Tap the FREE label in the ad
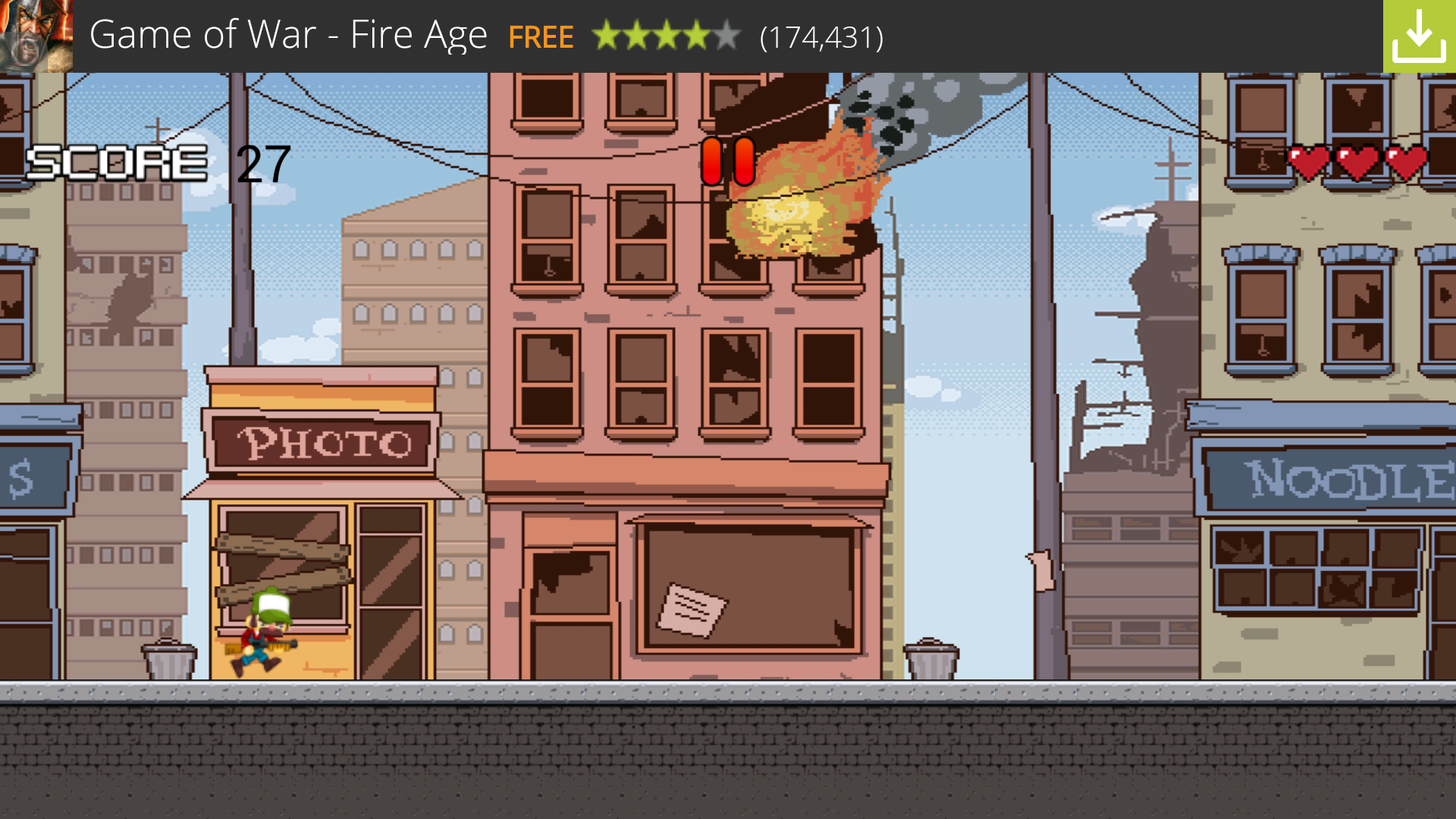Screen dimensions: 1456x819 click(541, 36)
